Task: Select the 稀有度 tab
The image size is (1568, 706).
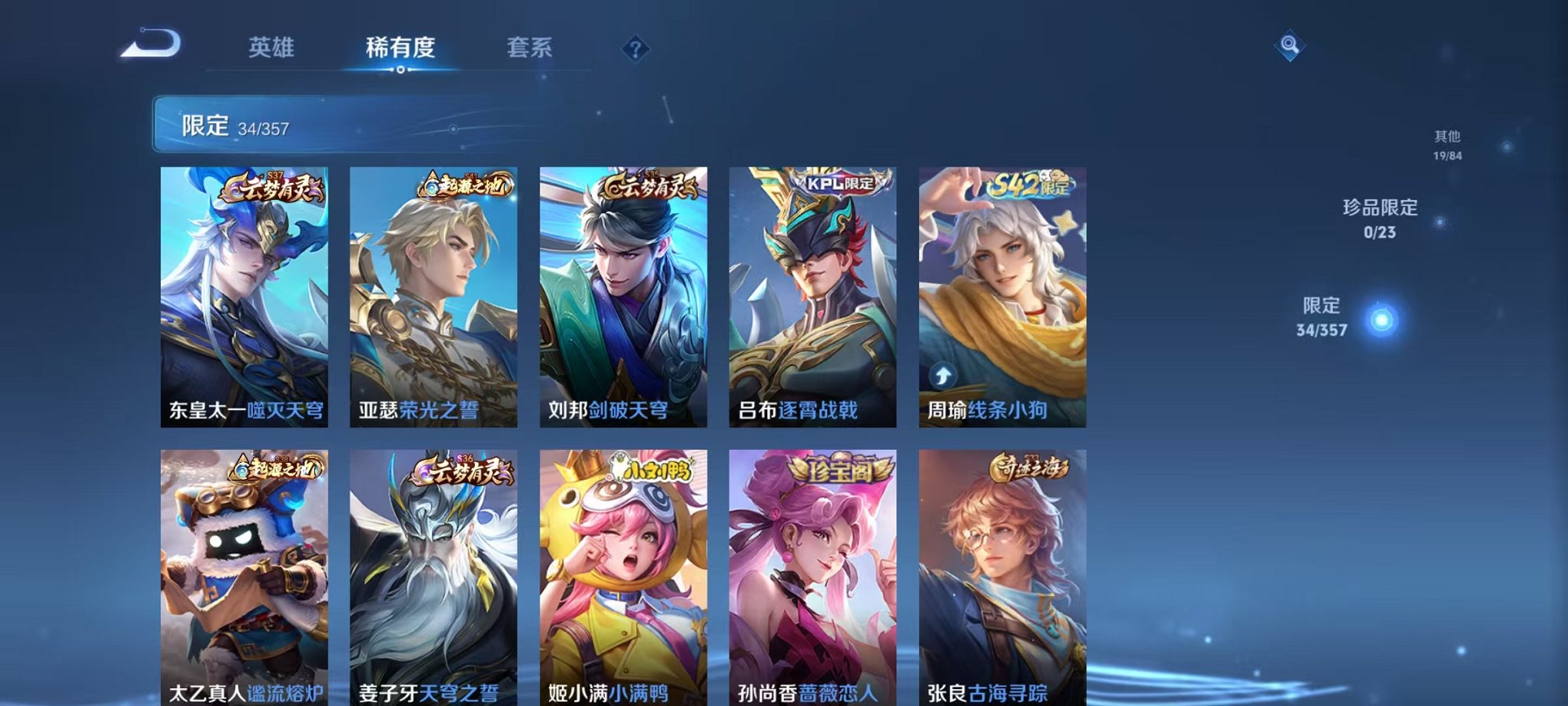Action: 400,48
